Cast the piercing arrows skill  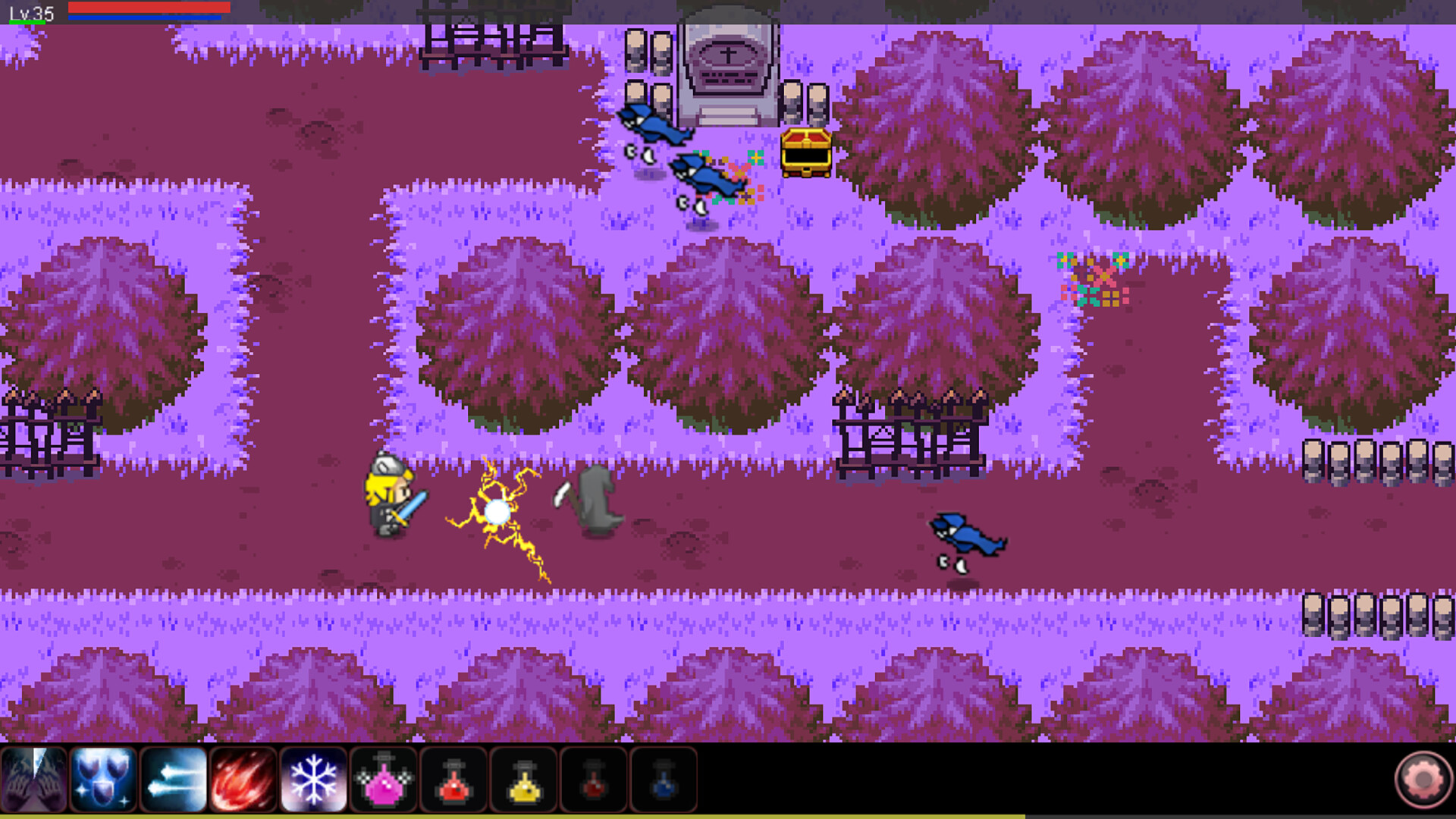click(173, 781)
